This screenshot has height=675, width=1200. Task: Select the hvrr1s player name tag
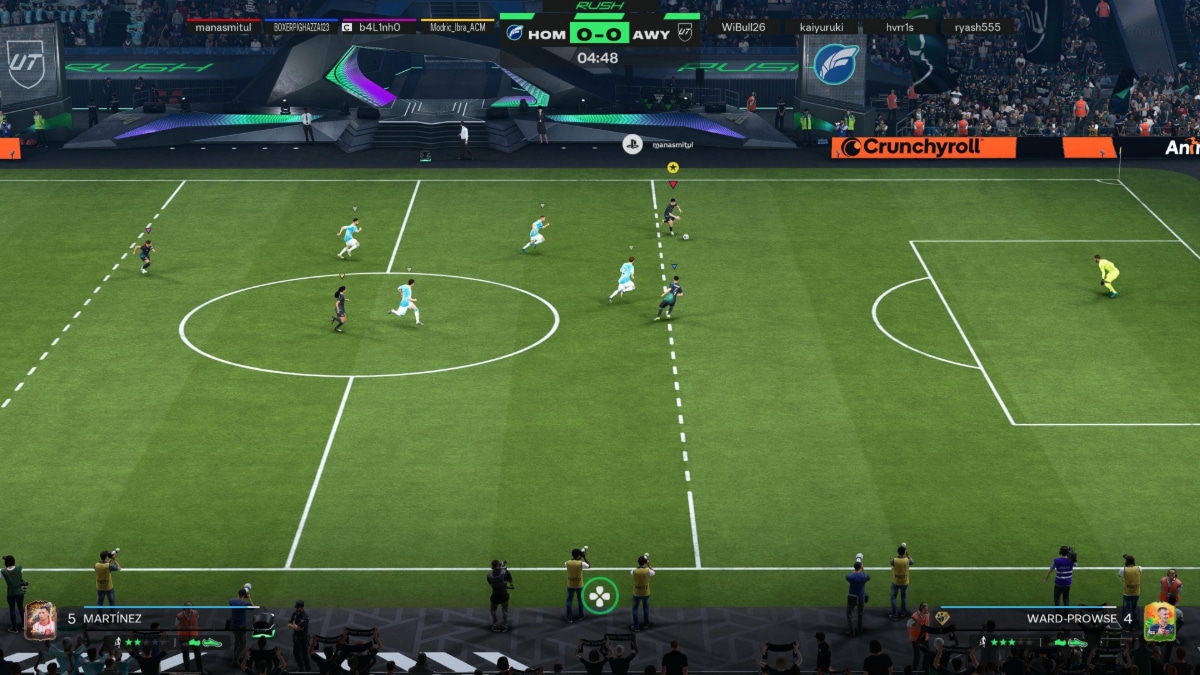[x=899, y=27]
